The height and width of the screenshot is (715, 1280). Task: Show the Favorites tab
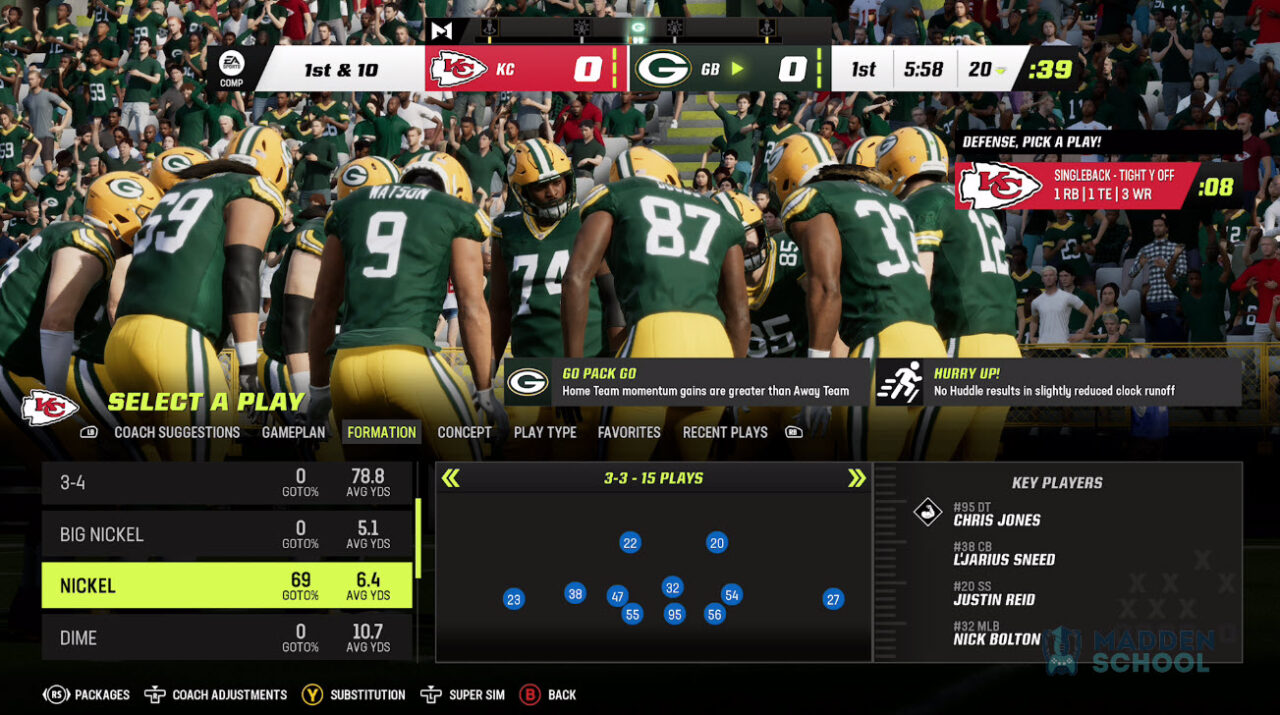point(629,432)
